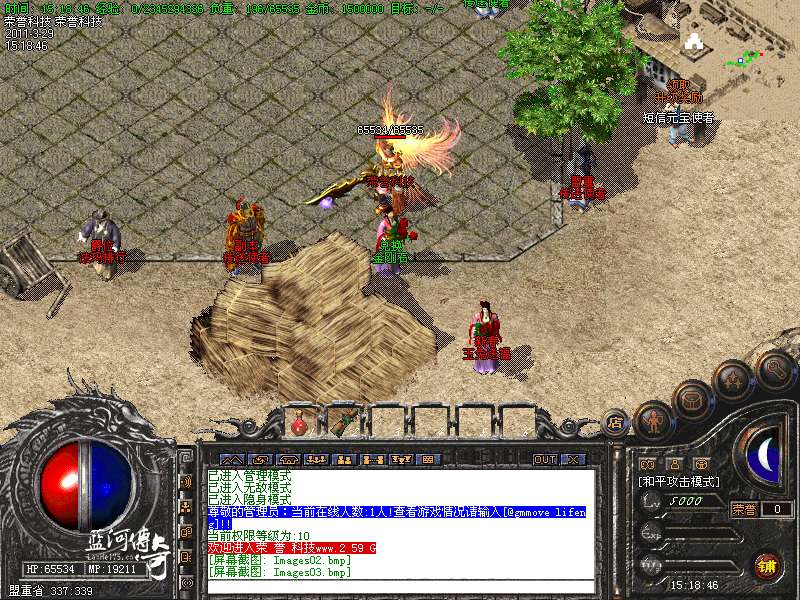Screen dimensions: 800x600
Task: Click the chat message input line
Action: tap(400, 587)
